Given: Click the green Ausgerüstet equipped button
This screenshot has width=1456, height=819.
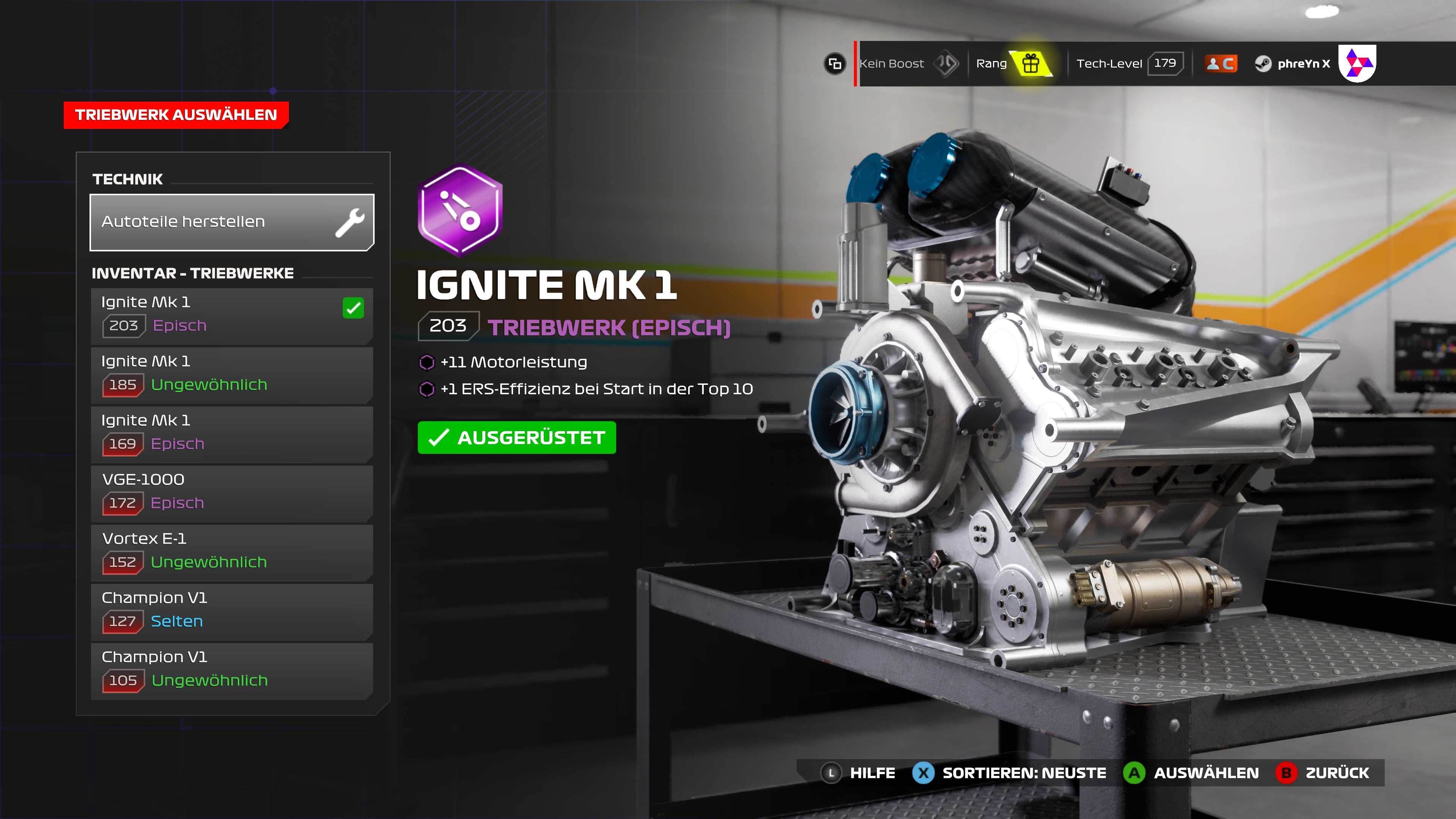Looking at the screenshot, I should point(516,438).
